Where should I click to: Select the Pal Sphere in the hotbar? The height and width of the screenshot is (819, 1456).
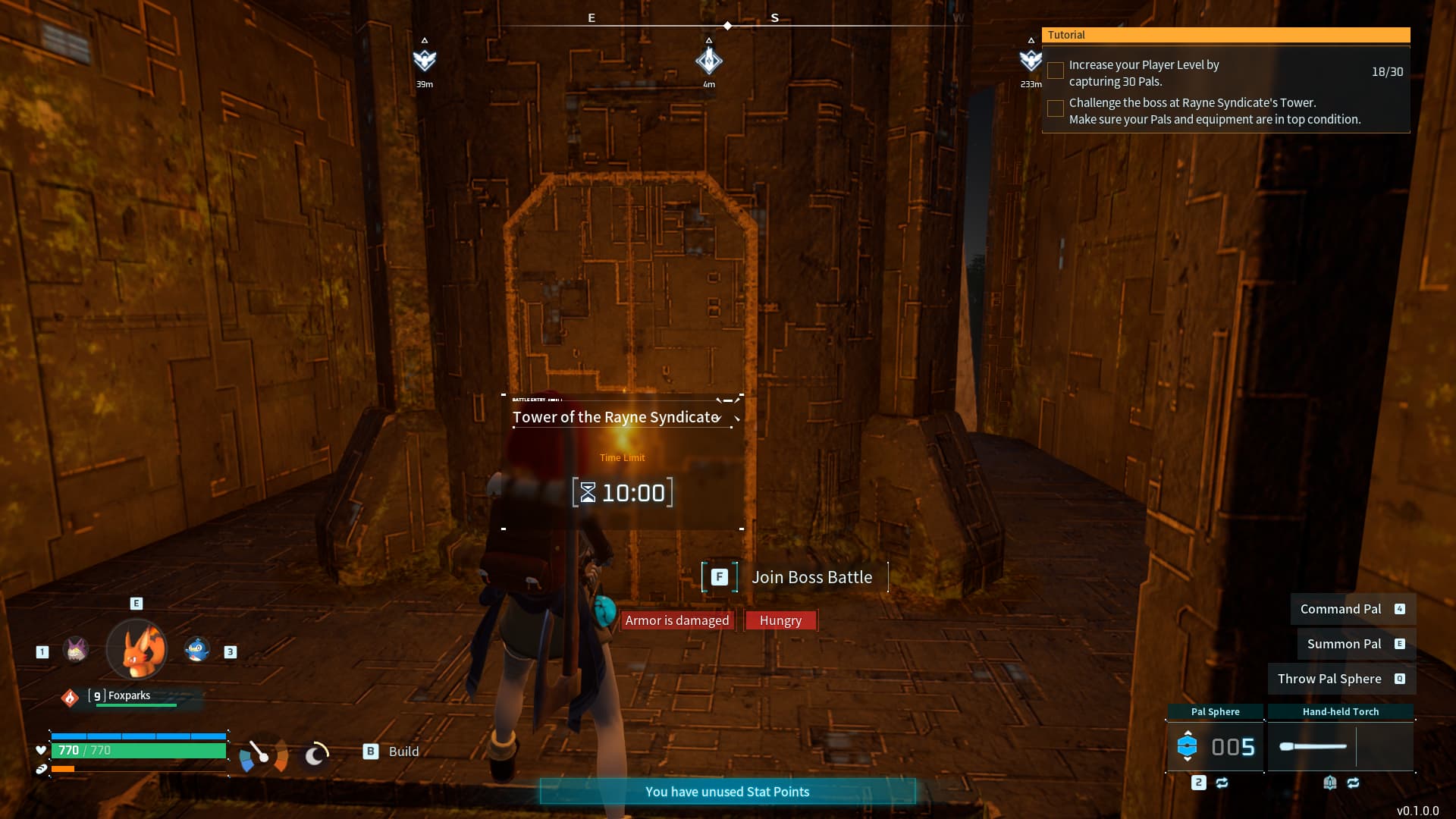click(x=1216, y=746)
